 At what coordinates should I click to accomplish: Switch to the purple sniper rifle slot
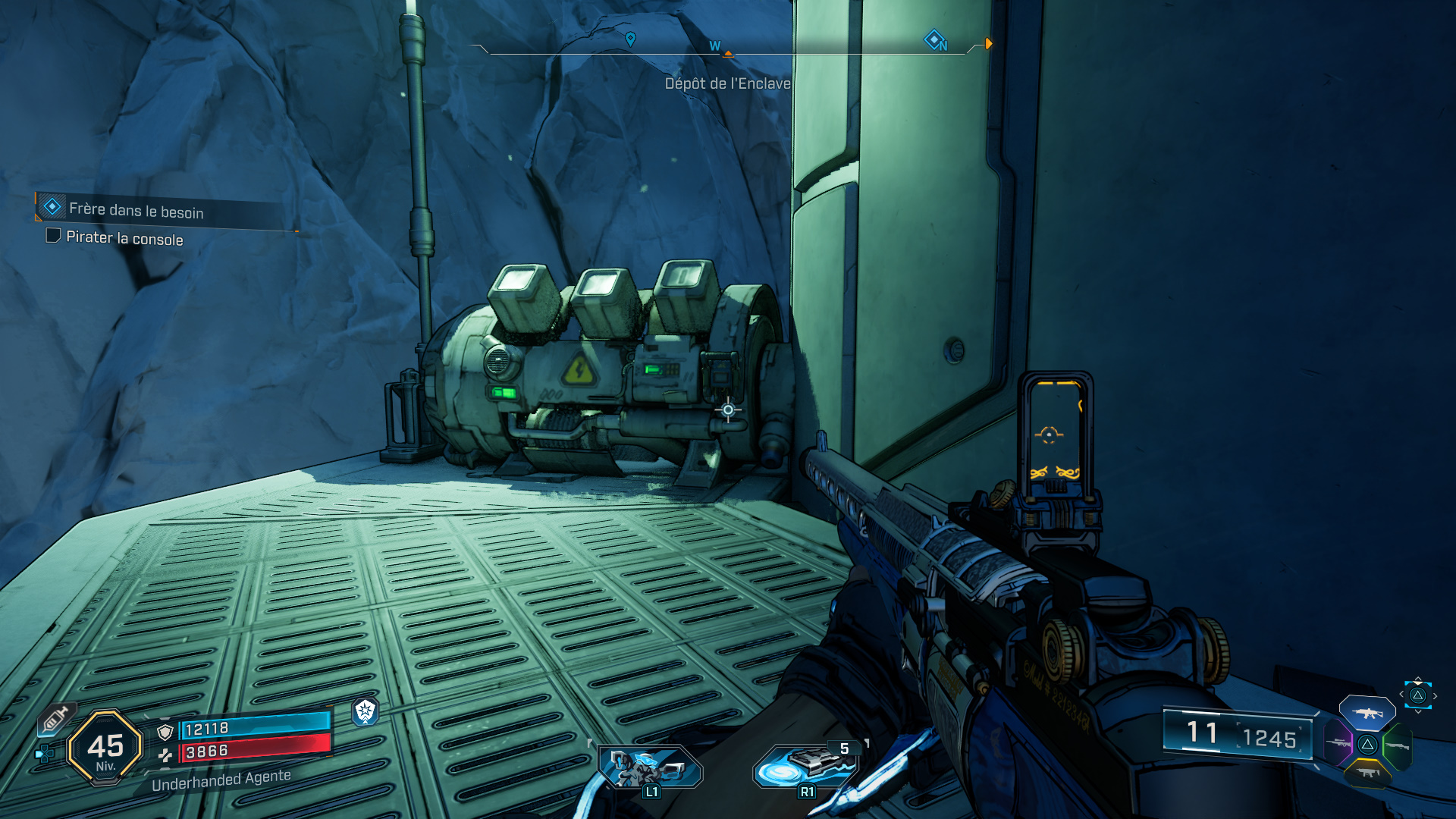coord(1338,742)
